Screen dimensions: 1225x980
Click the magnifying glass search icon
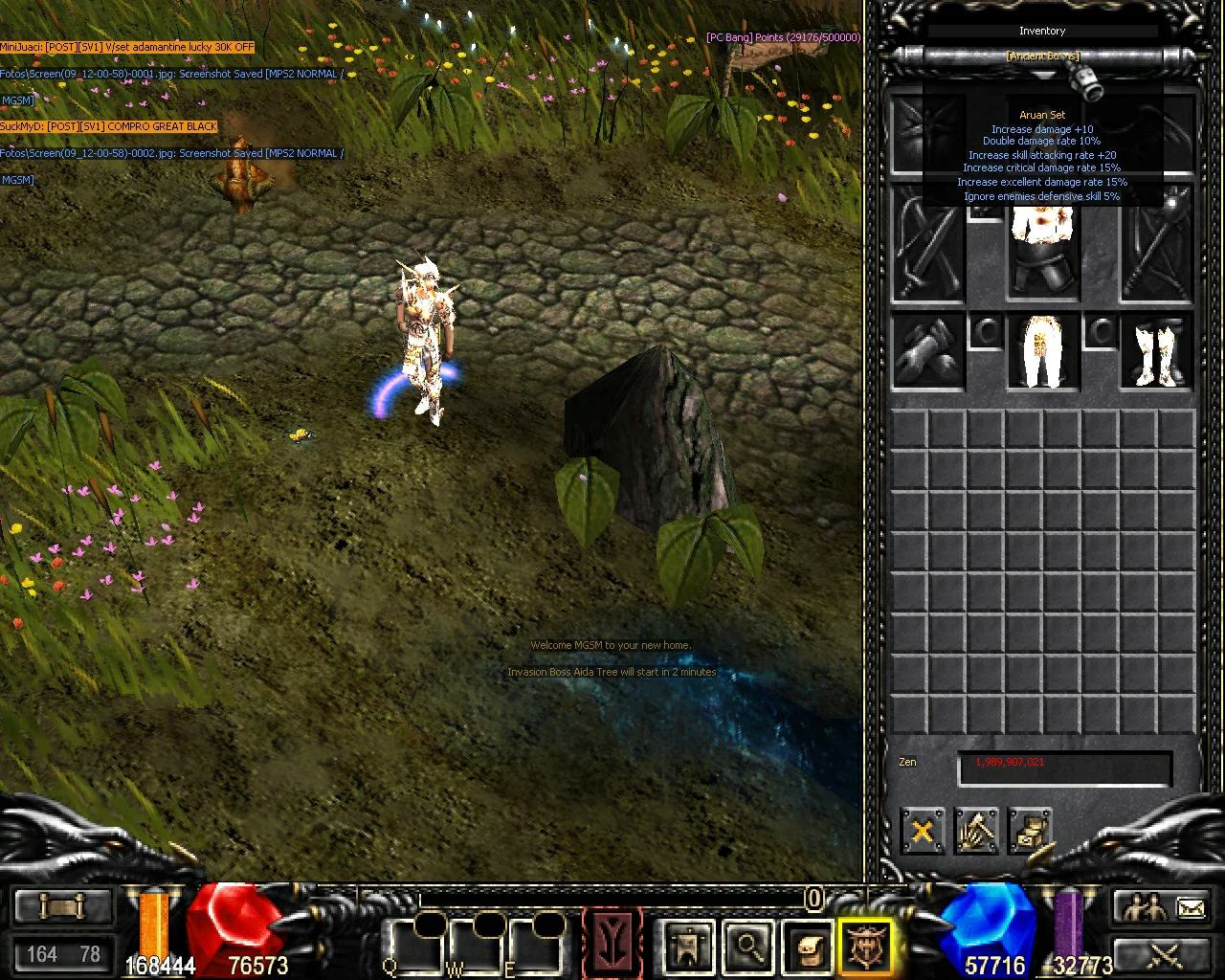click(748, 947)
